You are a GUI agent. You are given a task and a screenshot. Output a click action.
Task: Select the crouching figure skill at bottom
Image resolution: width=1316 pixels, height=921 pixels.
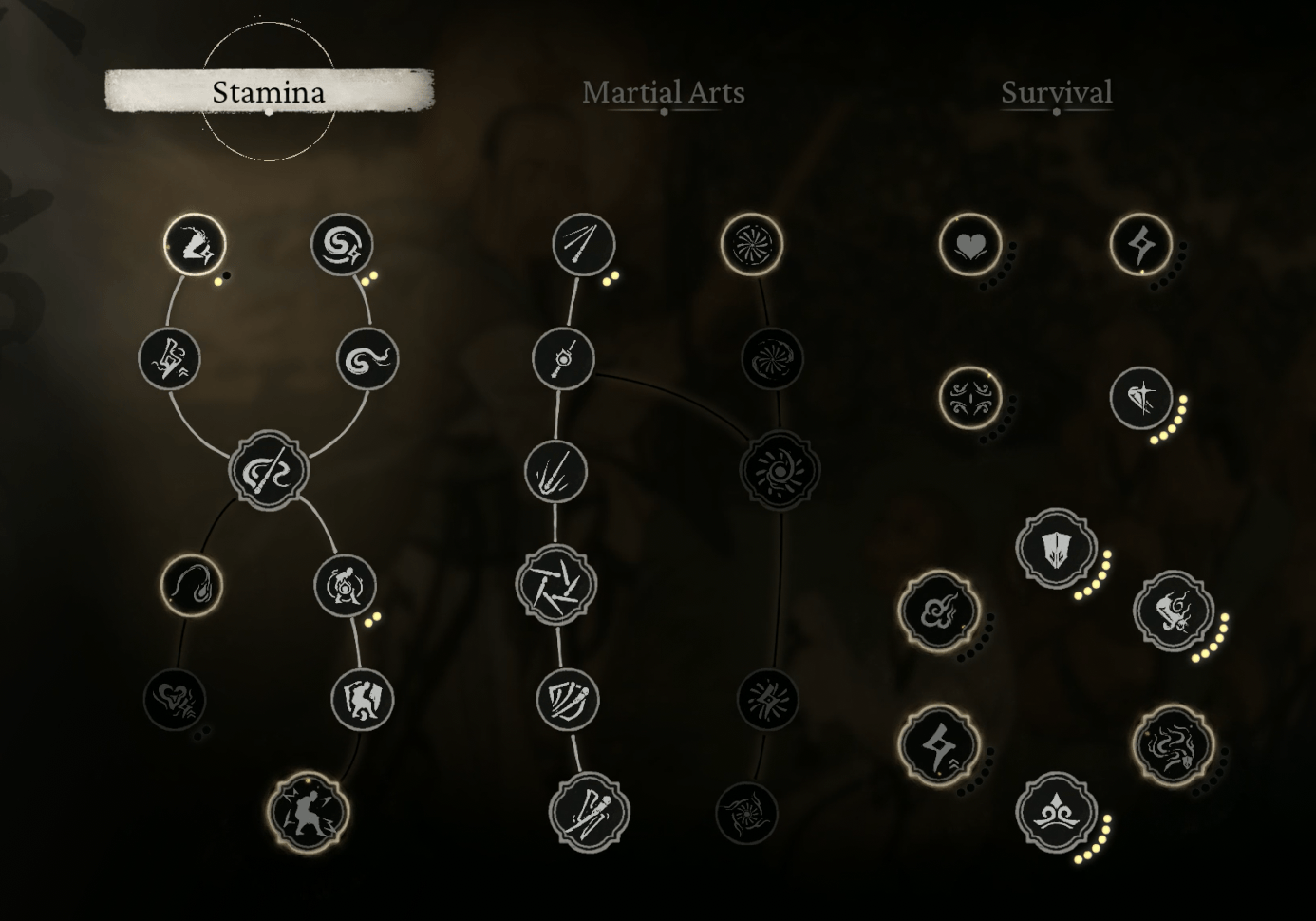309,813
